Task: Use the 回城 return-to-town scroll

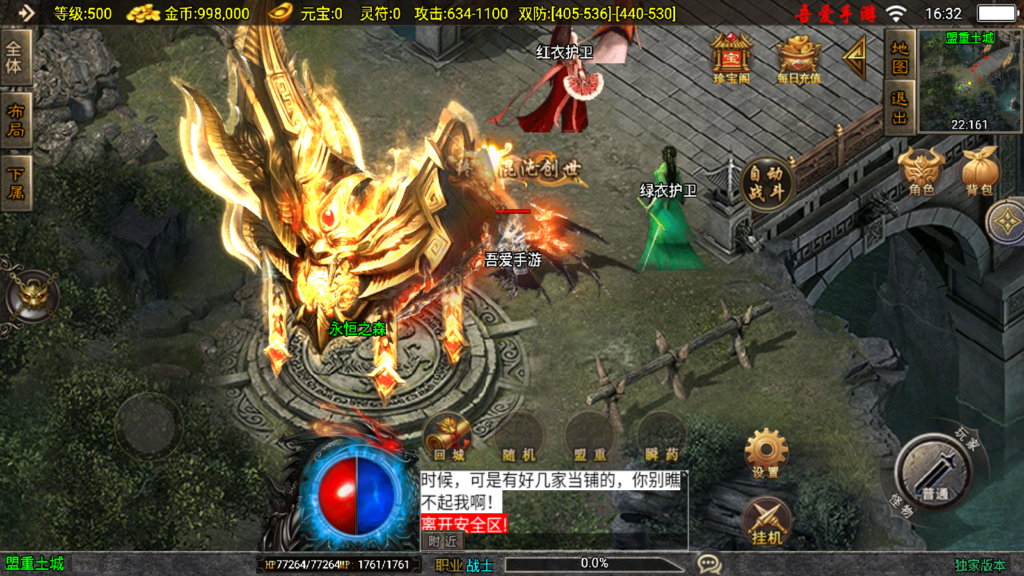Action: pyautogui.click(x=447, y=436)
